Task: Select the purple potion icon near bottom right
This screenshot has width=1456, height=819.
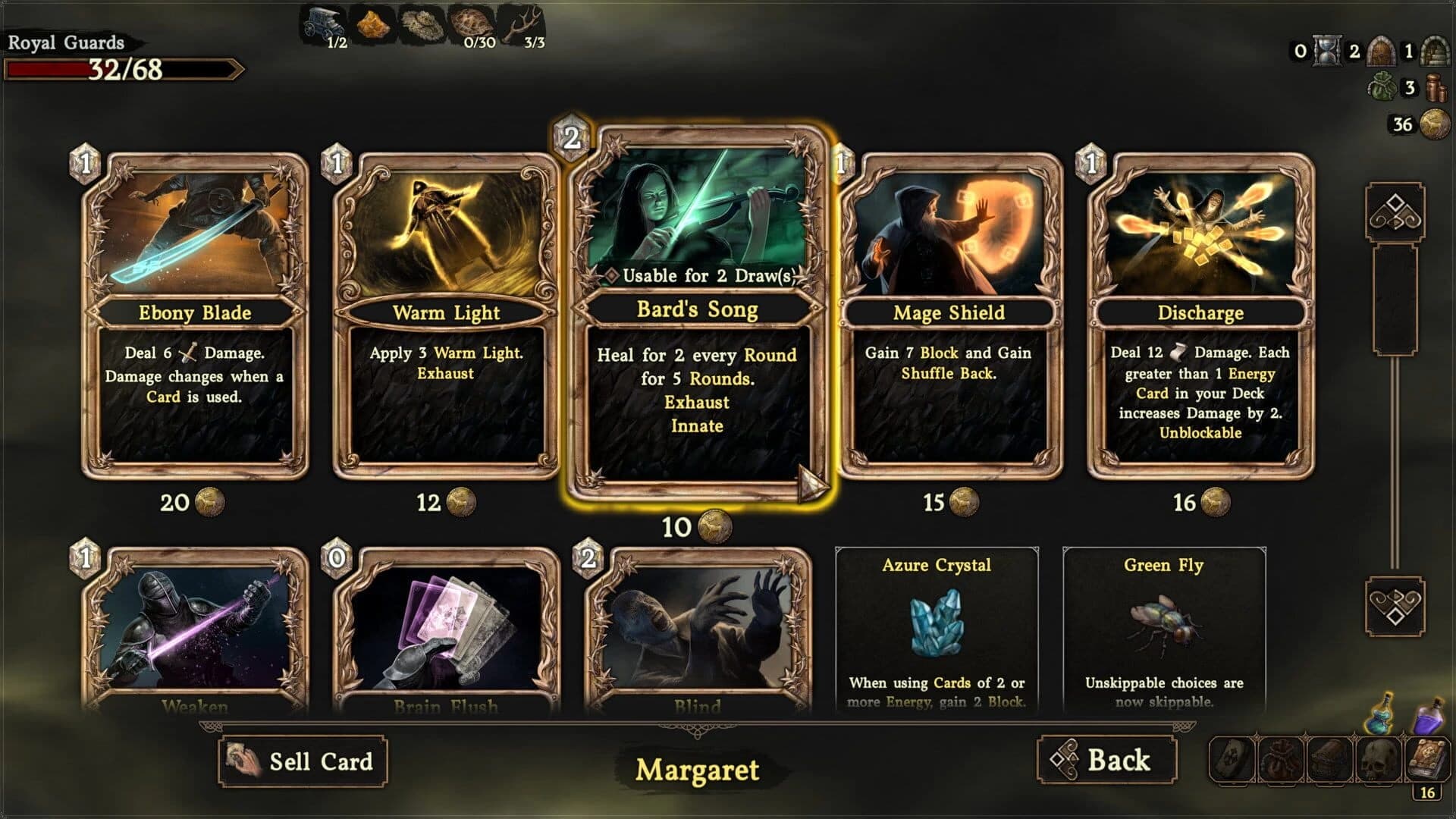Action: coord(1429,720)
